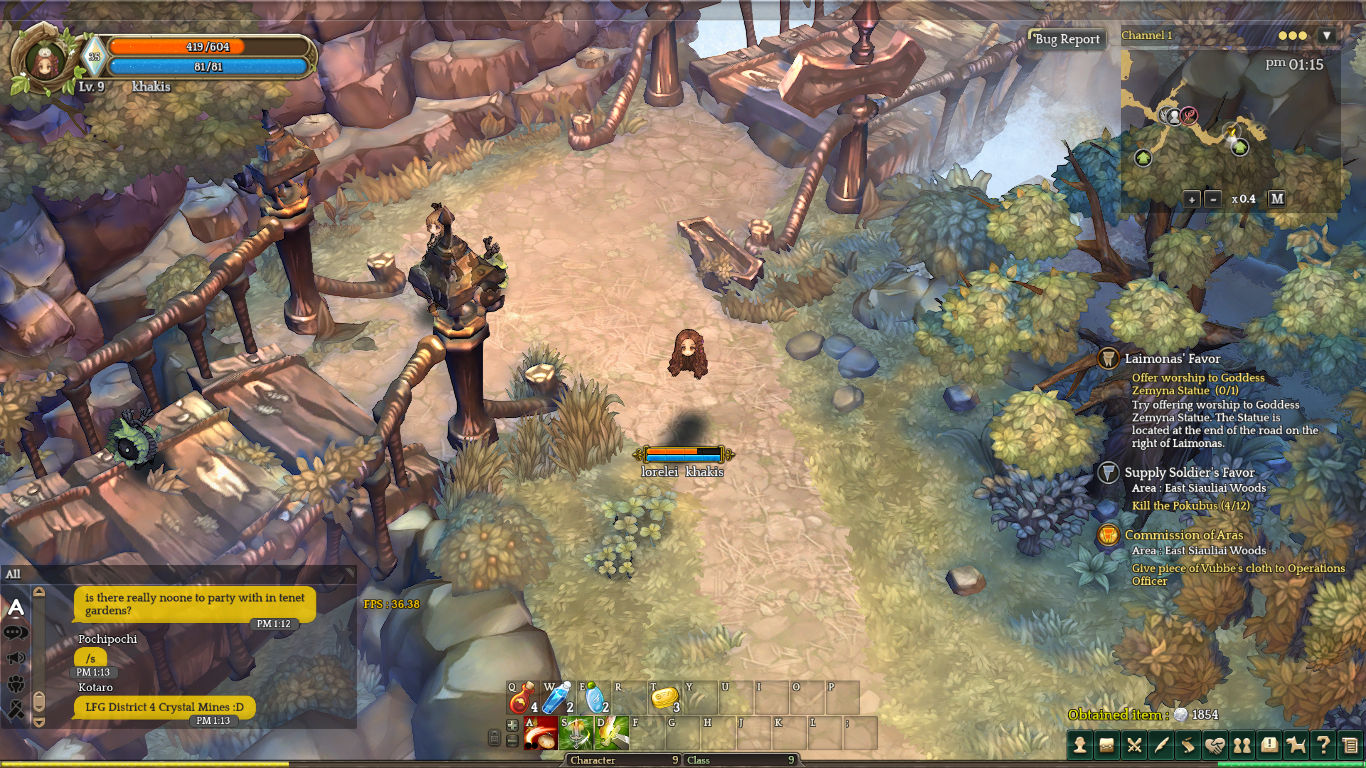1366x768 pixels.
Task: Select the Supply Soldier's Favor quest
Action: click(1189, 473)
